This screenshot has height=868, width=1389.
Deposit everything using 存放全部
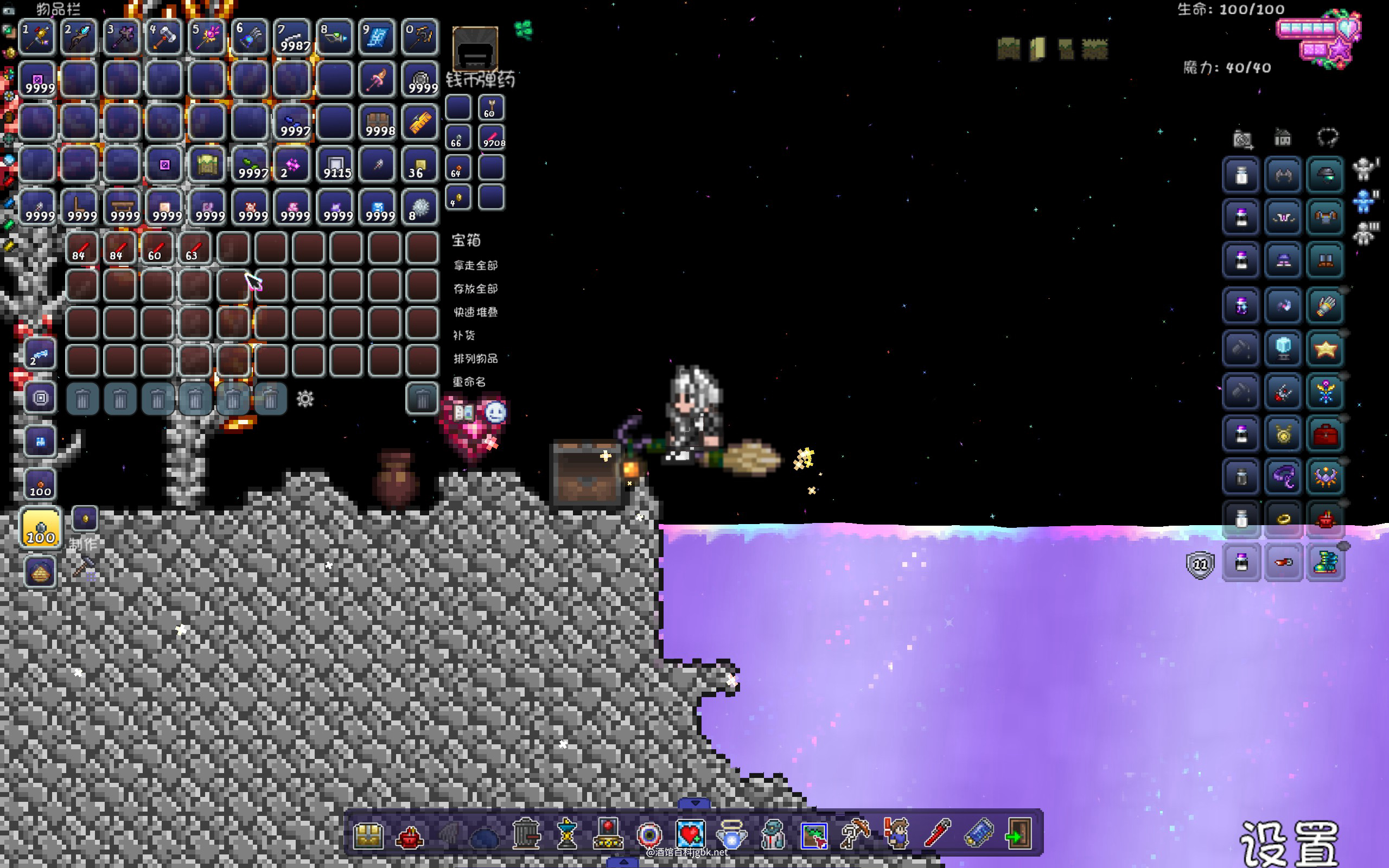[x=475, y=289]
